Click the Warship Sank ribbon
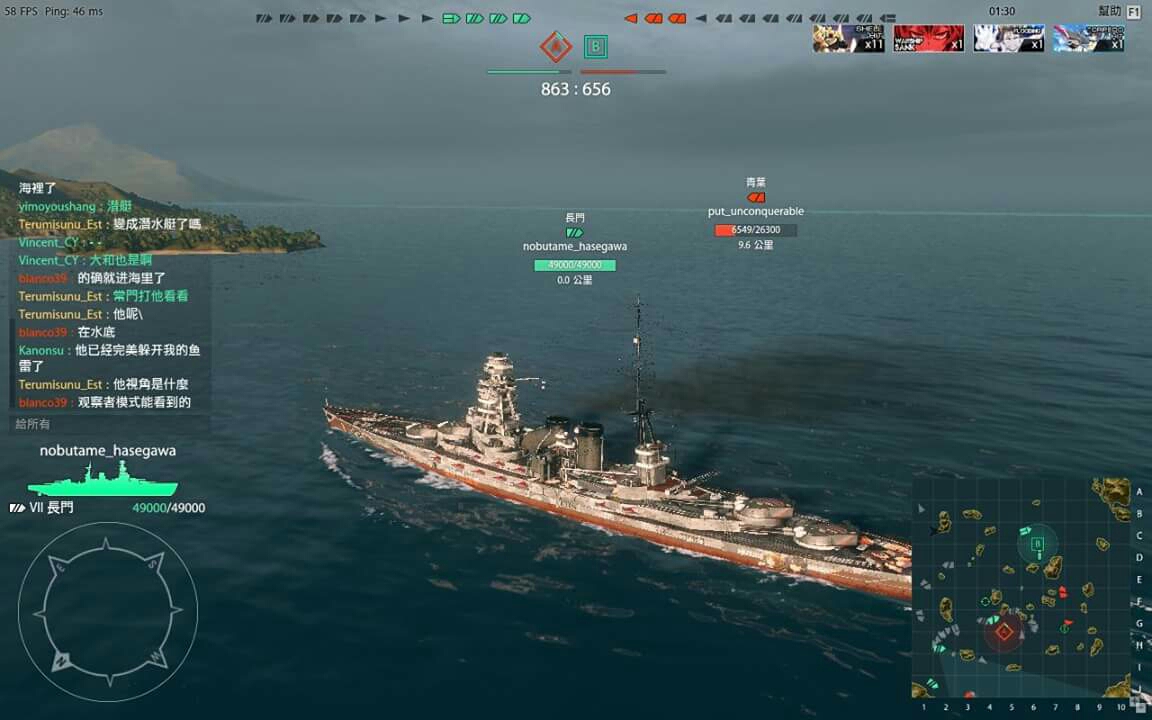 [x=929, y=39]
